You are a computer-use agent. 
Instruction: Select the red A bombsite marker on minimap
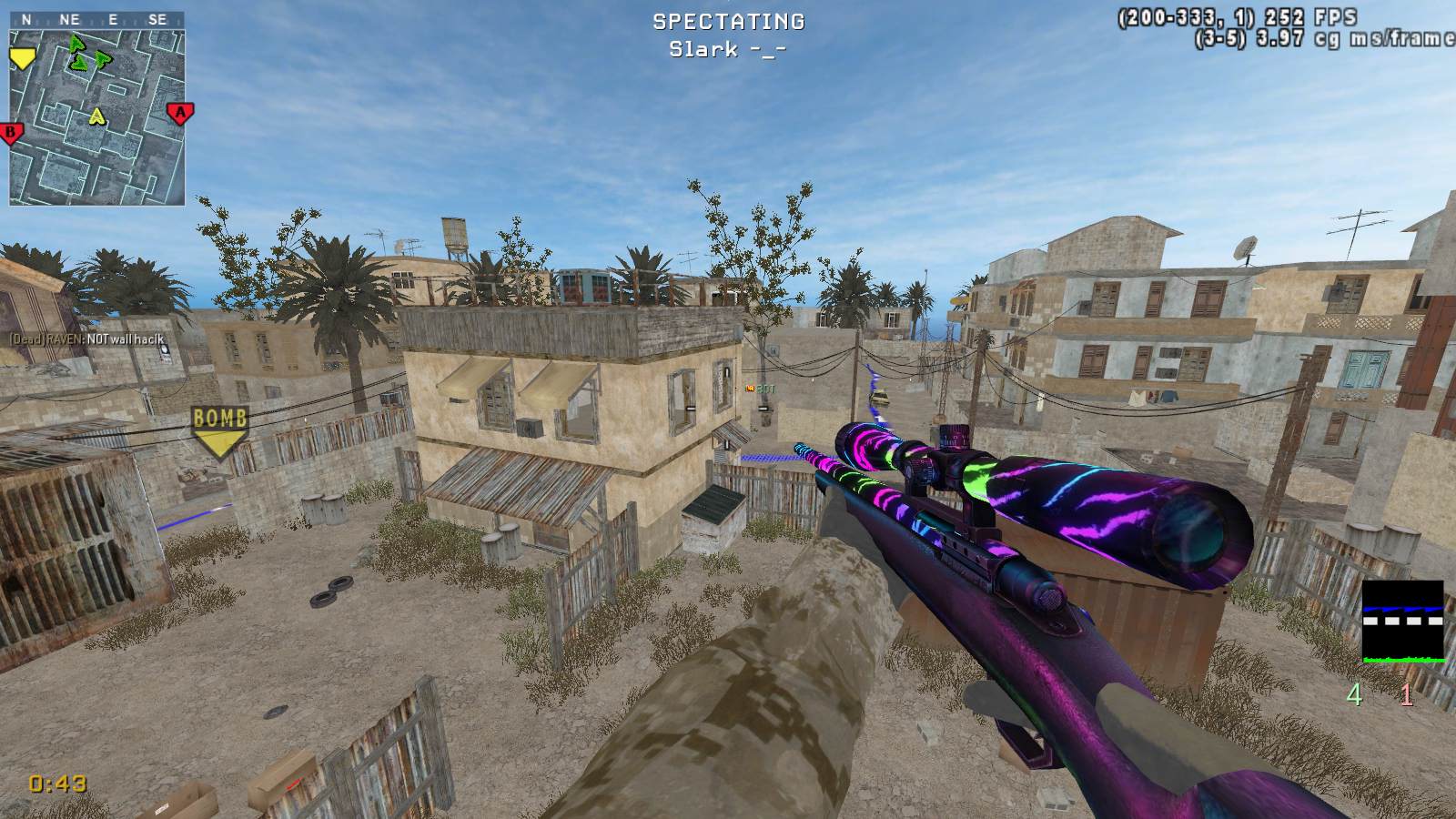(180, 114)
